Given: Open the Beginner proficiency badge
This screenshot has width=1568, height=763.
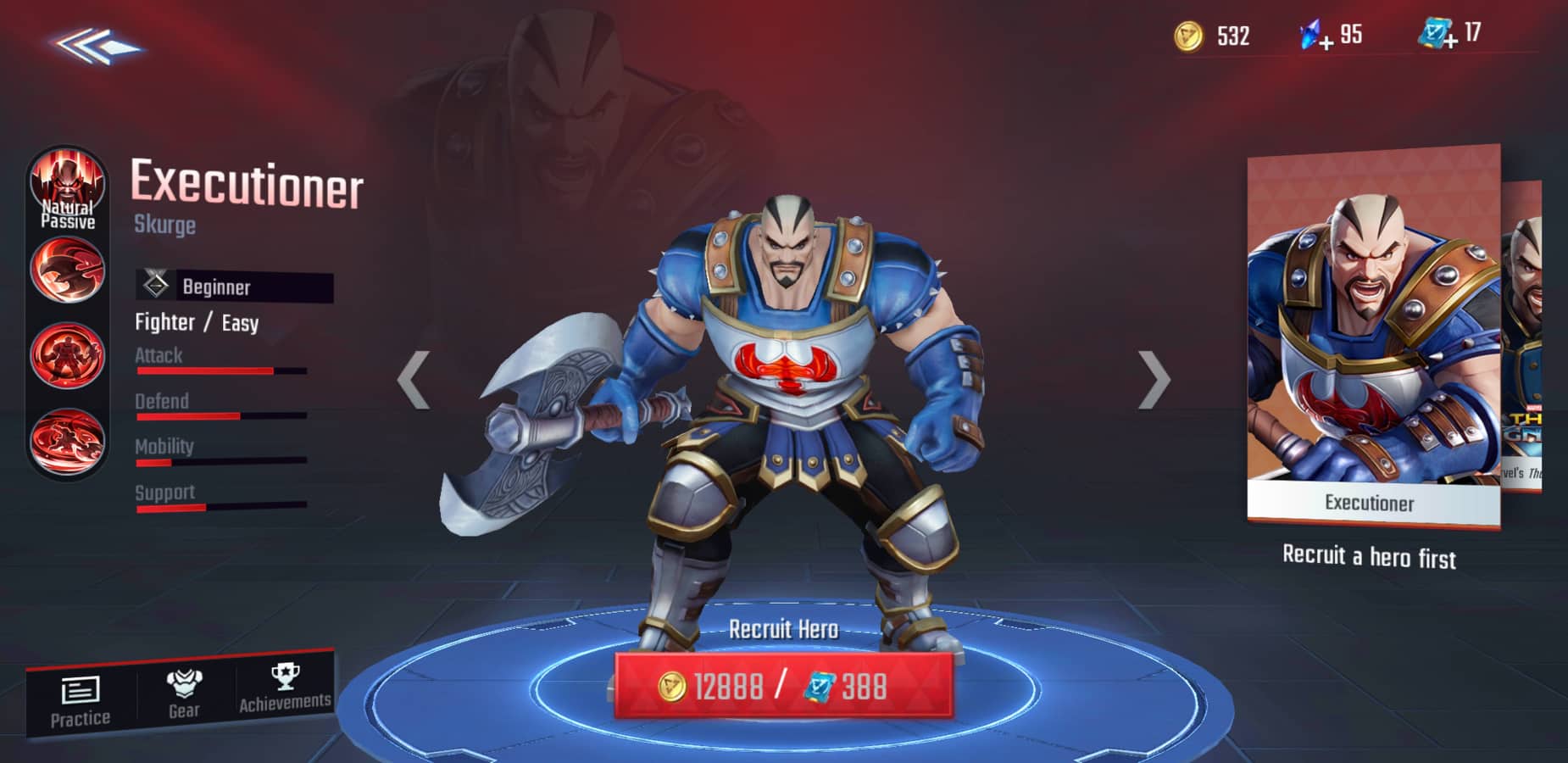Looking at the screenshot, I should click(234, 287).
